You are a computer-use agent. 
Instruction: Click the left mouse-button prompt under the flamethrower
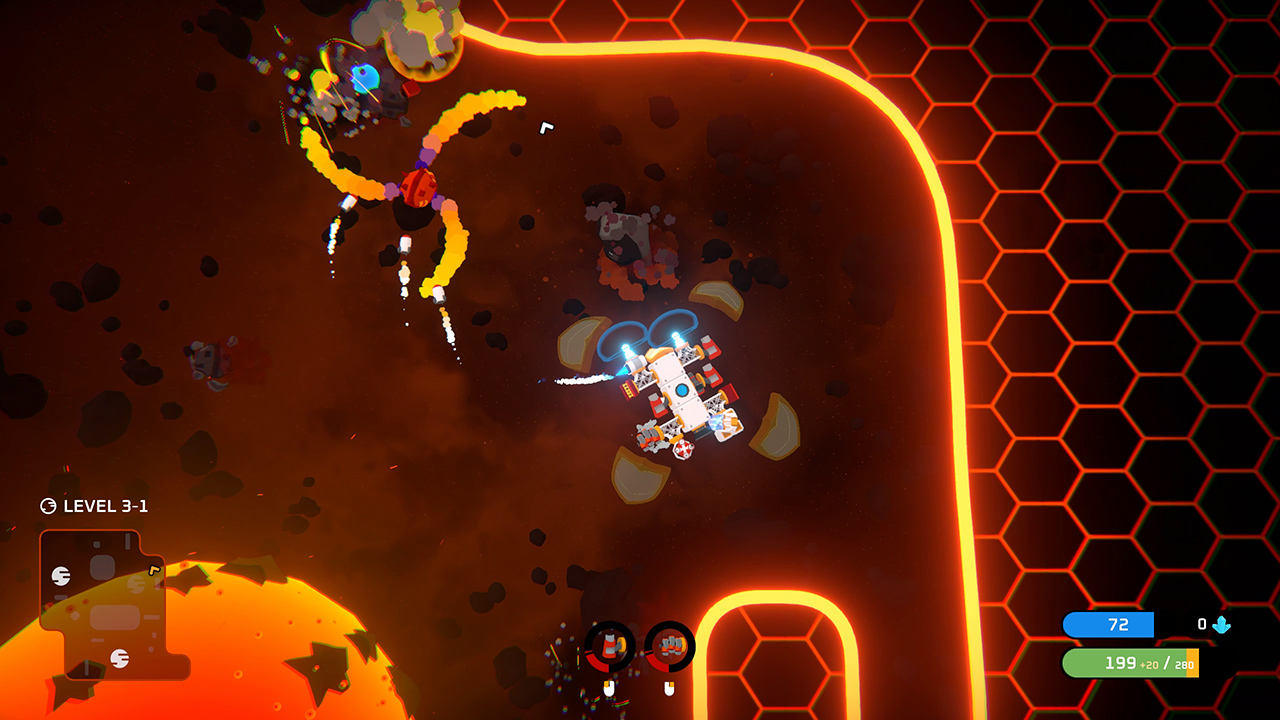coord(608,688)
